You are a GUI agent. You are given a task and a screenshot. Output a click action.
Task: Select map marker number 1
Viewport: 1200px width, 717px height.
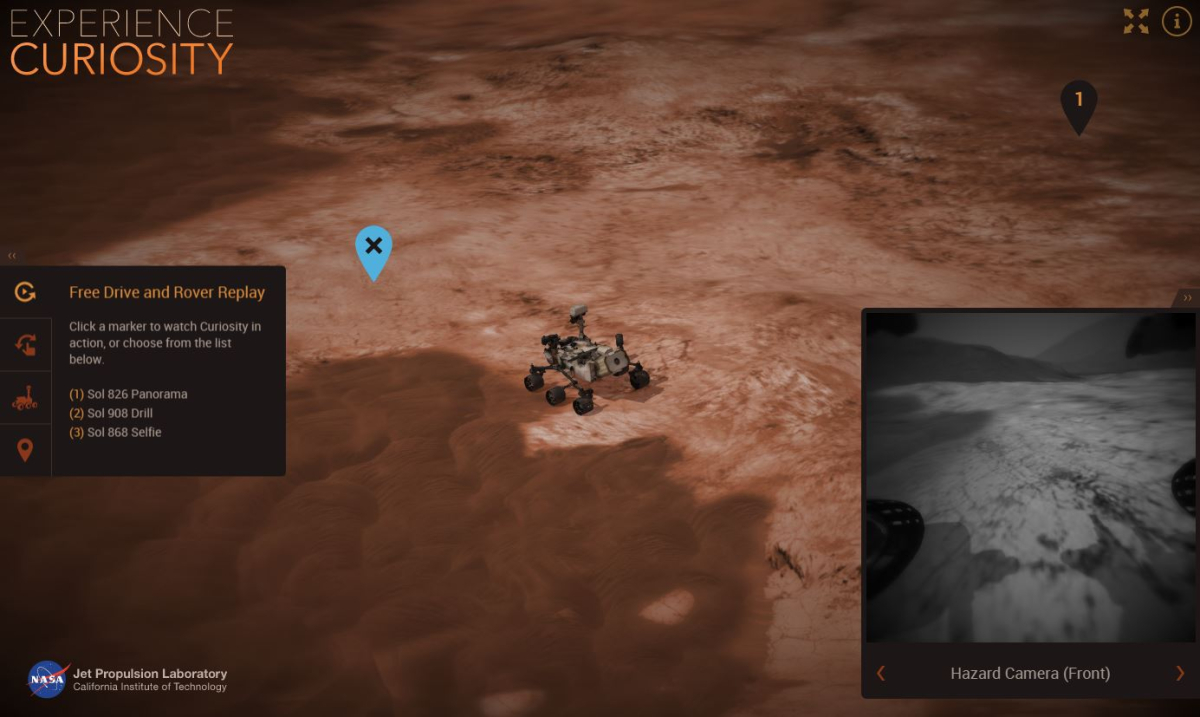coord(1078,103)
